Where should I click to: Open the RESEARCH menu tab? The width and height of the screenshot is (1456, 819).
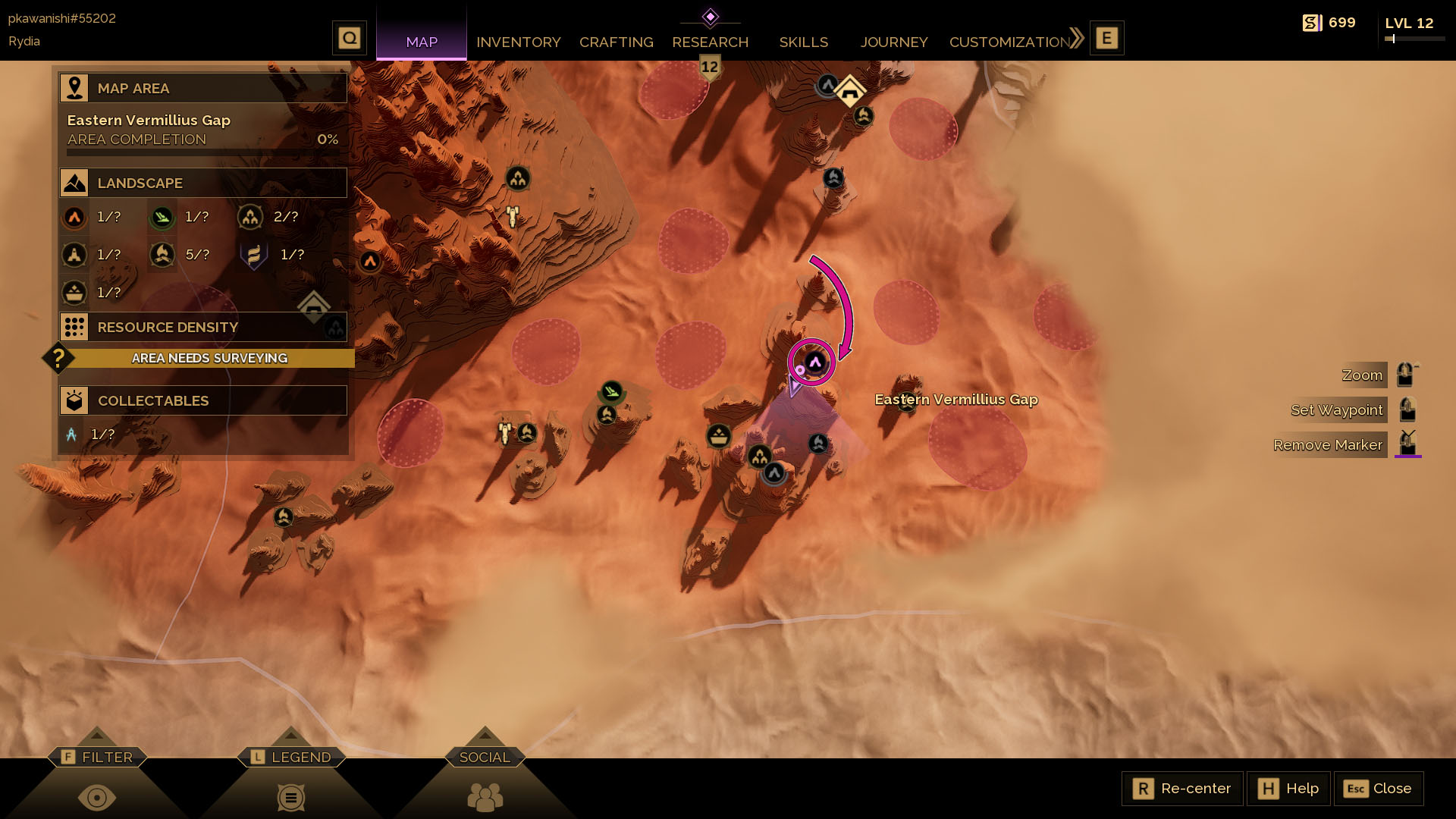(x=710, y=42)
